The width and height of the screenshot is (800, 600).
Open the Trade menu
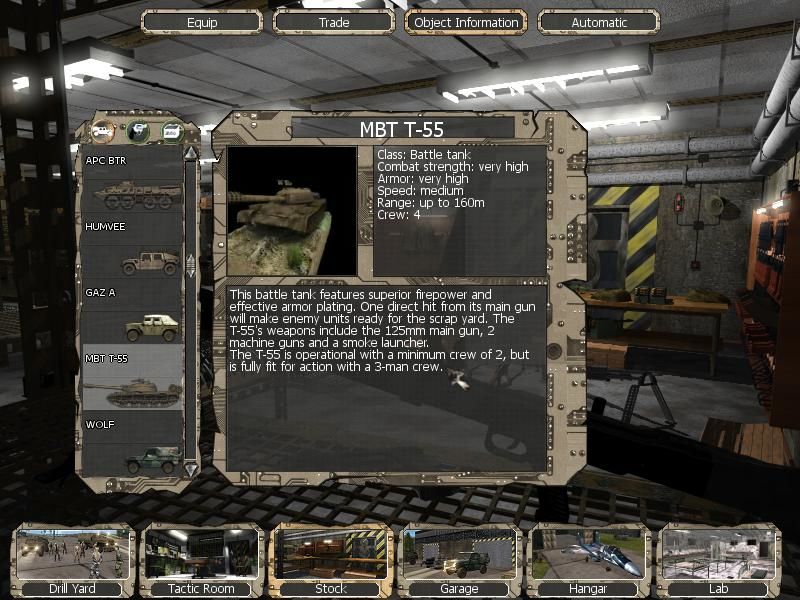[x=334, y=22]
